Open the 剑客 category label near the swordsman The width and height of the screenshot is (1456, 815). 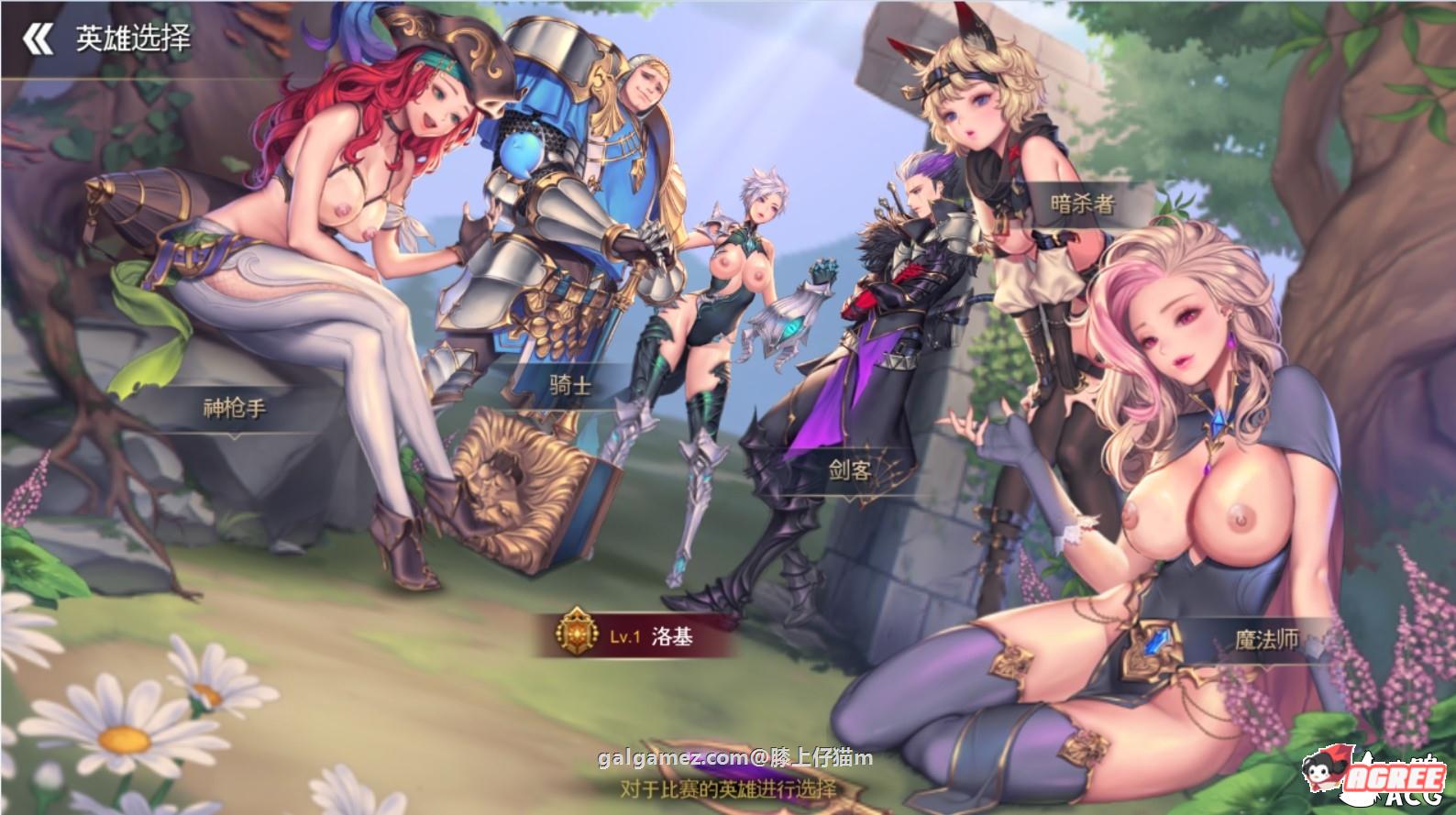(x=851, y=468)
